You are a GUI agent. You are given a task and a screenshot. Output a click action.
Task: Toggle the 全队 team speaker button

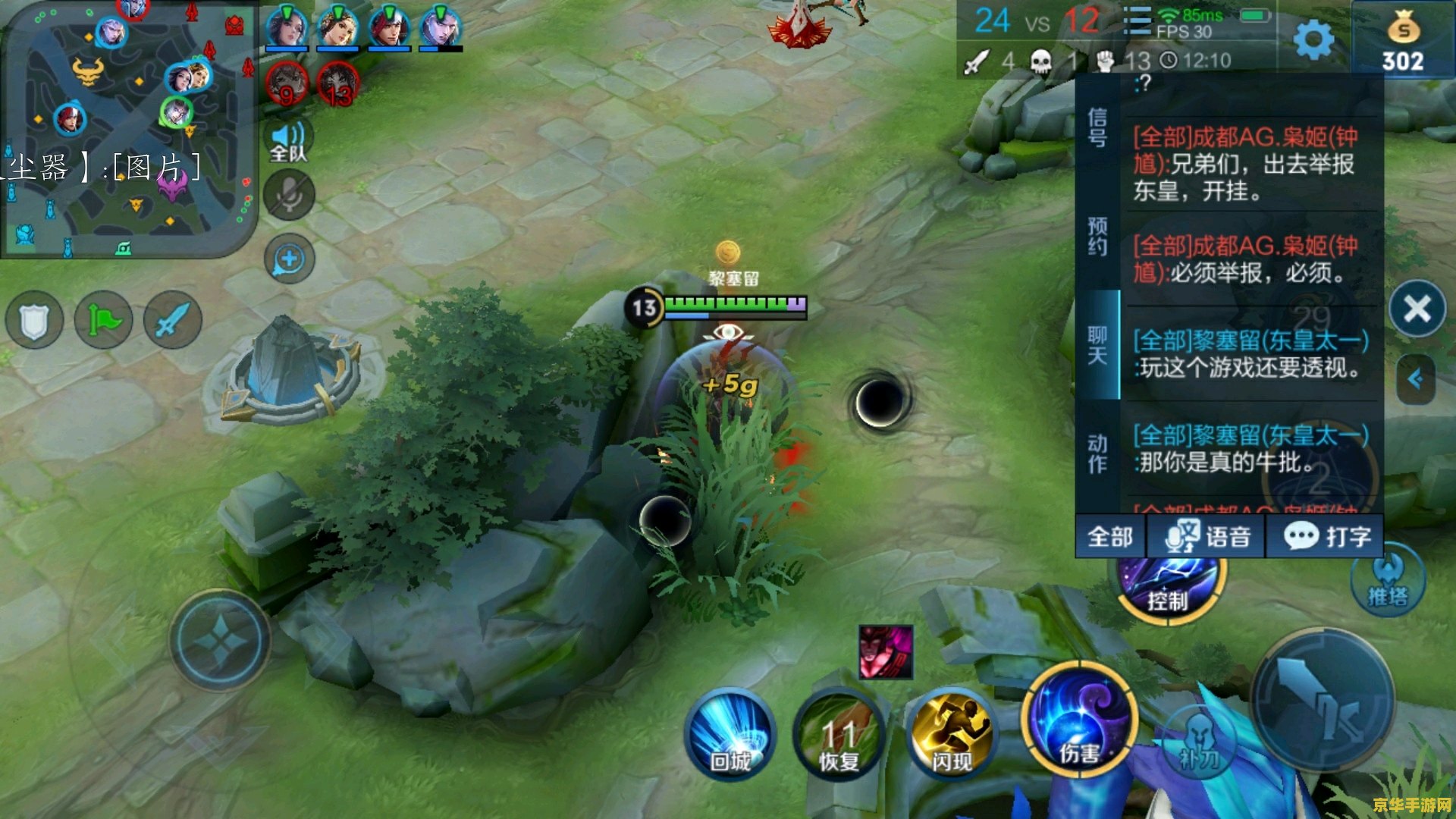click(x=289, y=142)
